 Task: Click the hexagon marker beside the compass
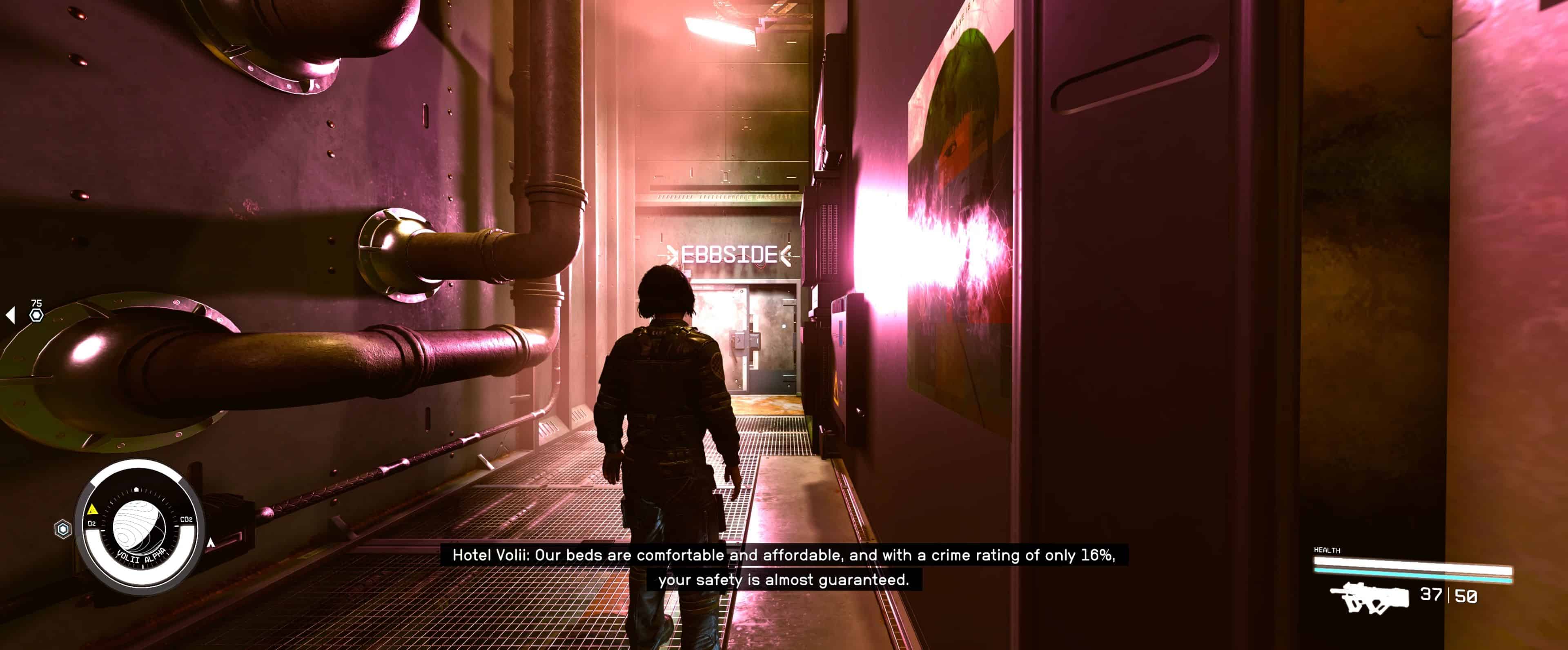[63, 529]
